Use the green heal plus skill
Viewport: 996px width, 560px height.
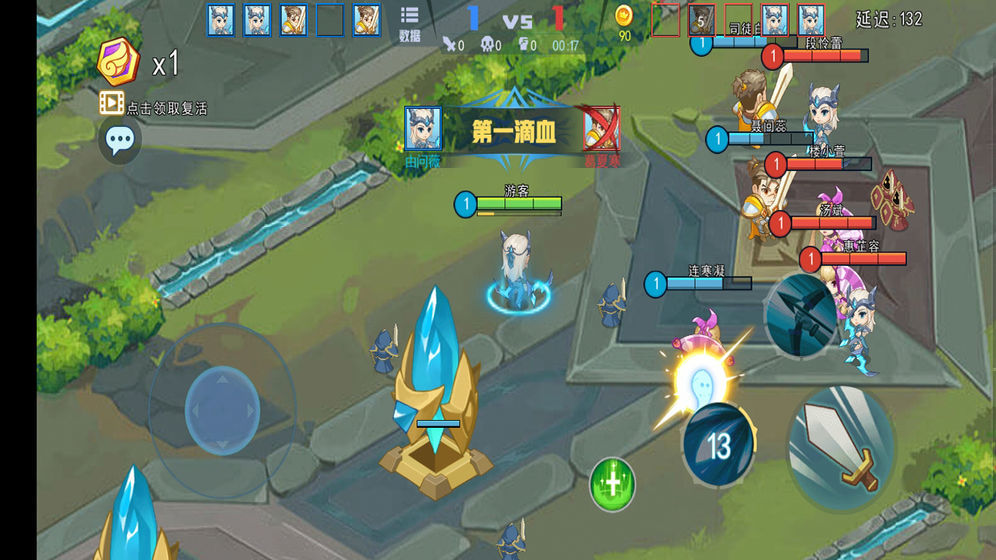[x=612, y=483]
